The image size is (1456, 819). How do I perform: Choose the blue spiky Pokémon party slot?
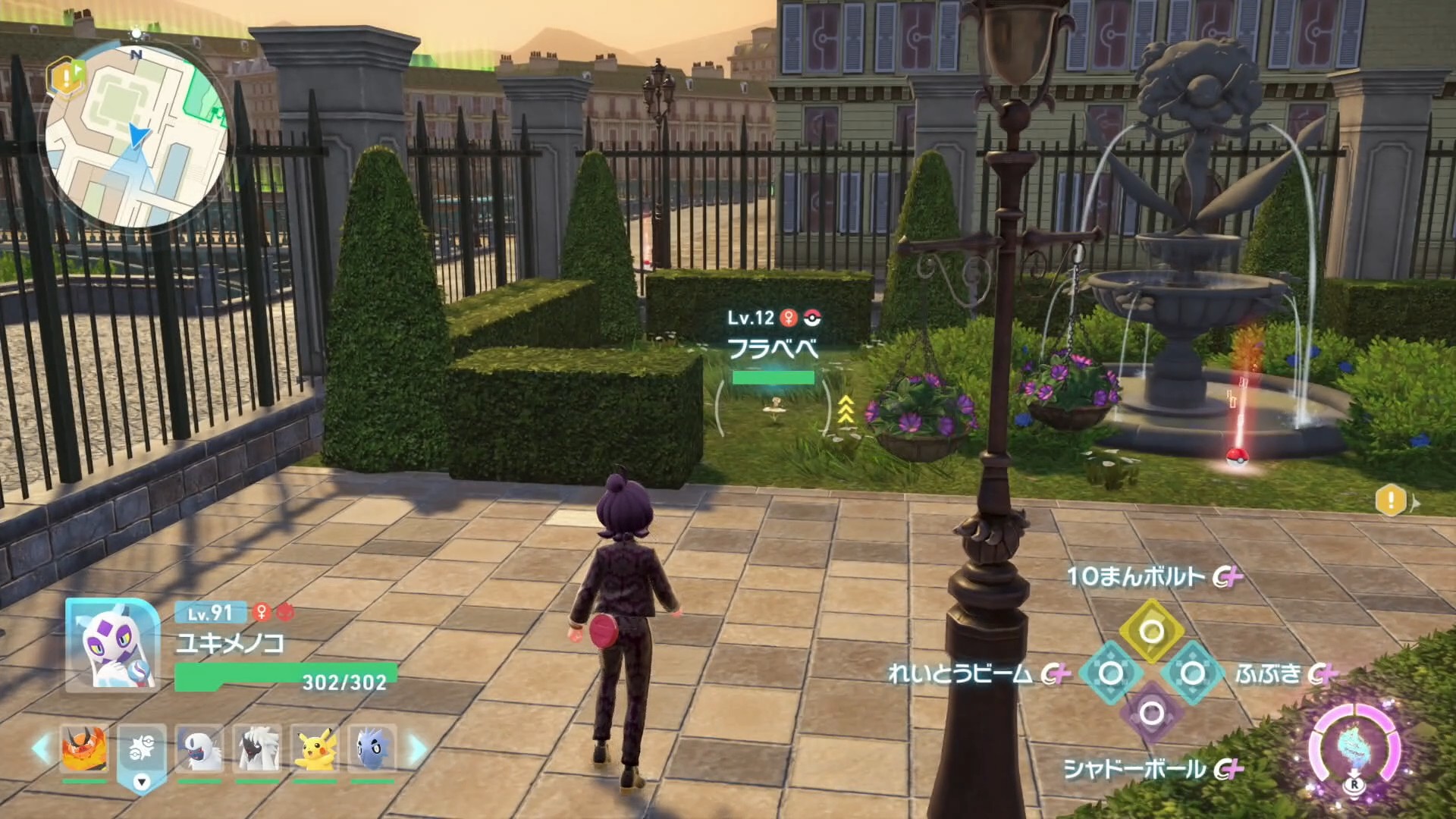point(372,749)
